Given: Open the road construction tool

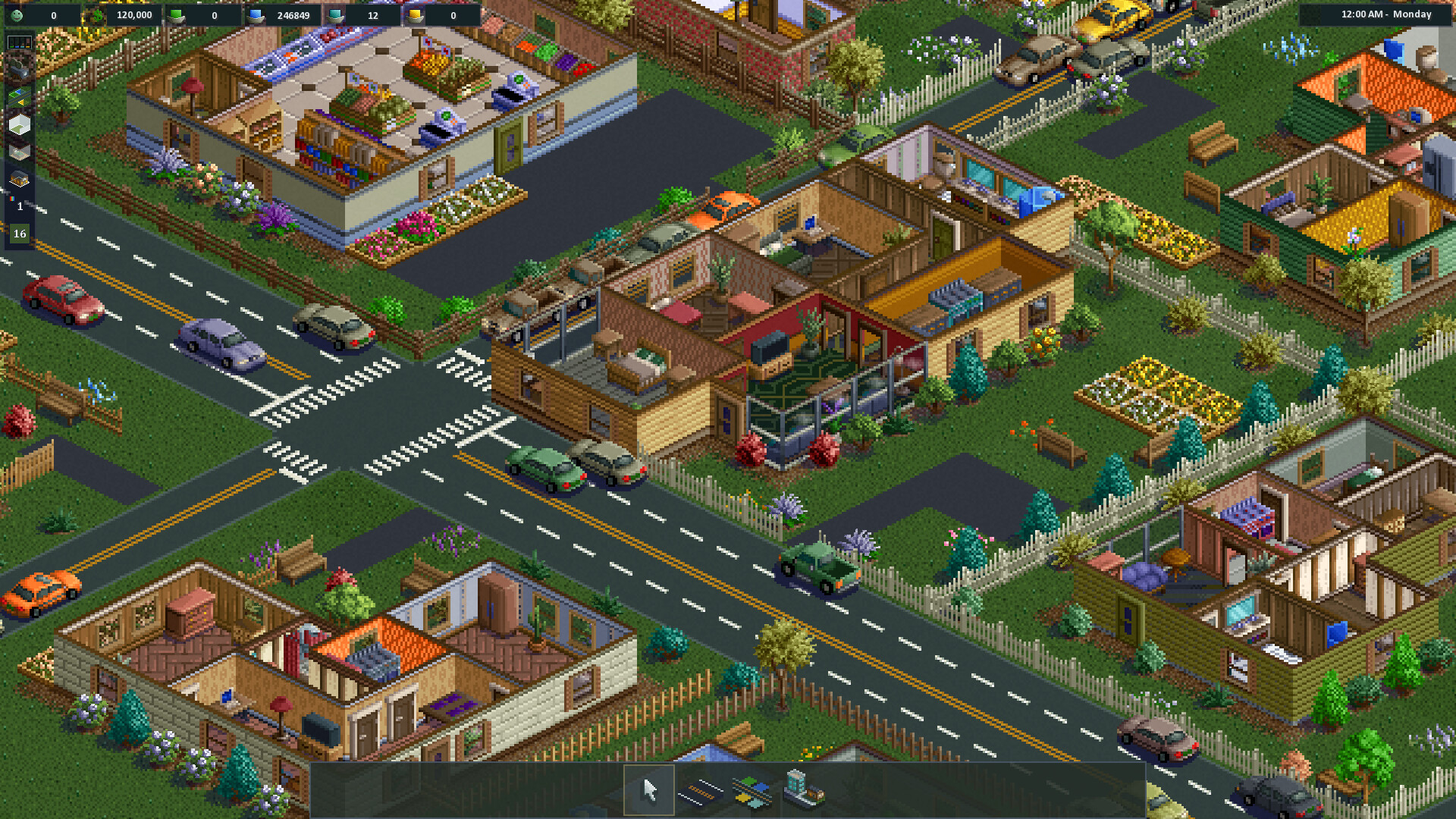Looking at the screenshot, I should (701, 792).
